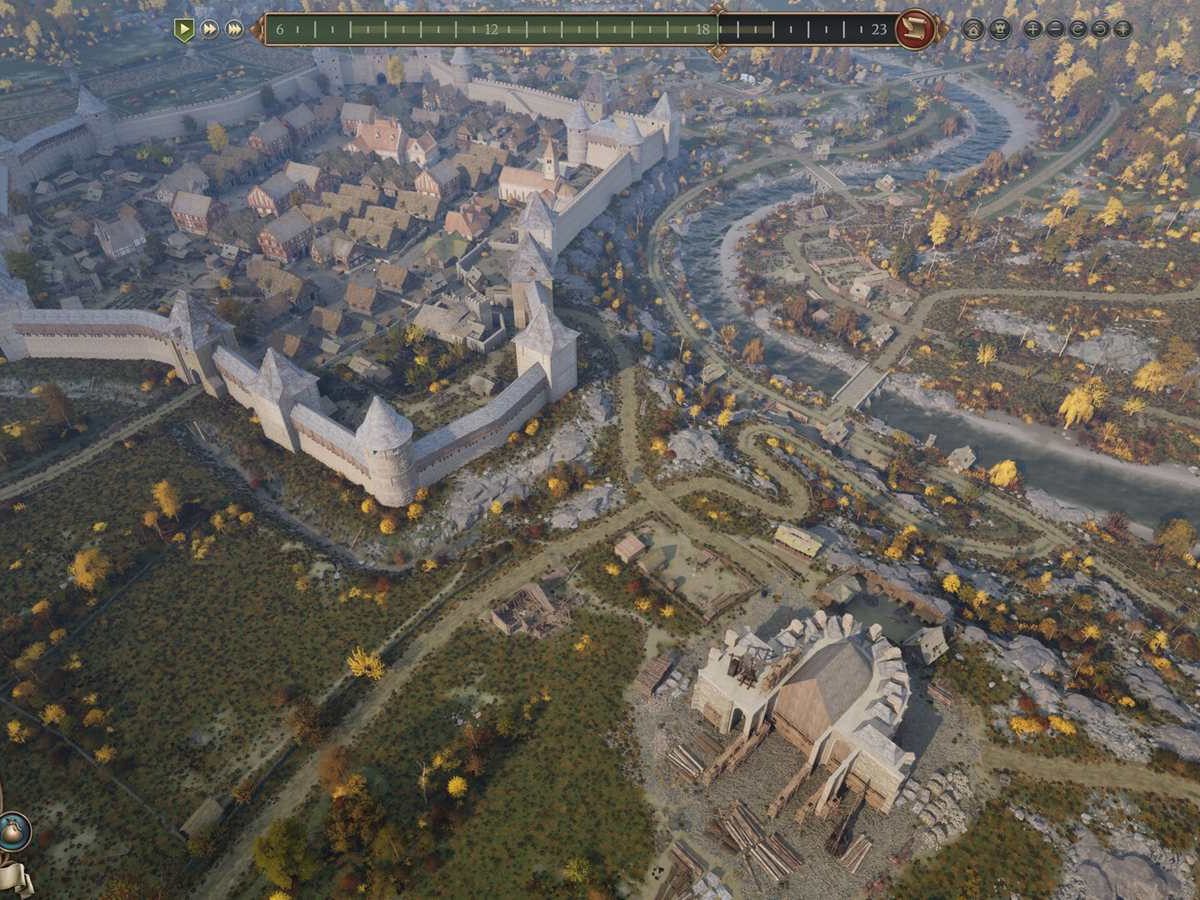Click the house icon in the top bar
The width and height of the screenshot is (1200, 900).
click(x=973, y=29)
